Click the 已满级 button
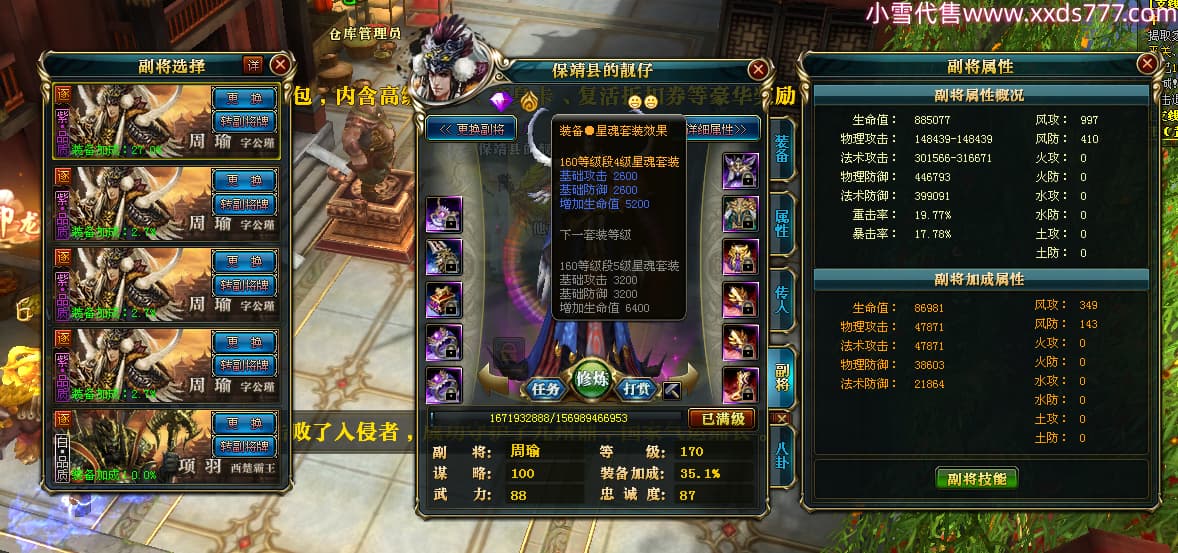The image size is (1178, 553). pos(722,418)
